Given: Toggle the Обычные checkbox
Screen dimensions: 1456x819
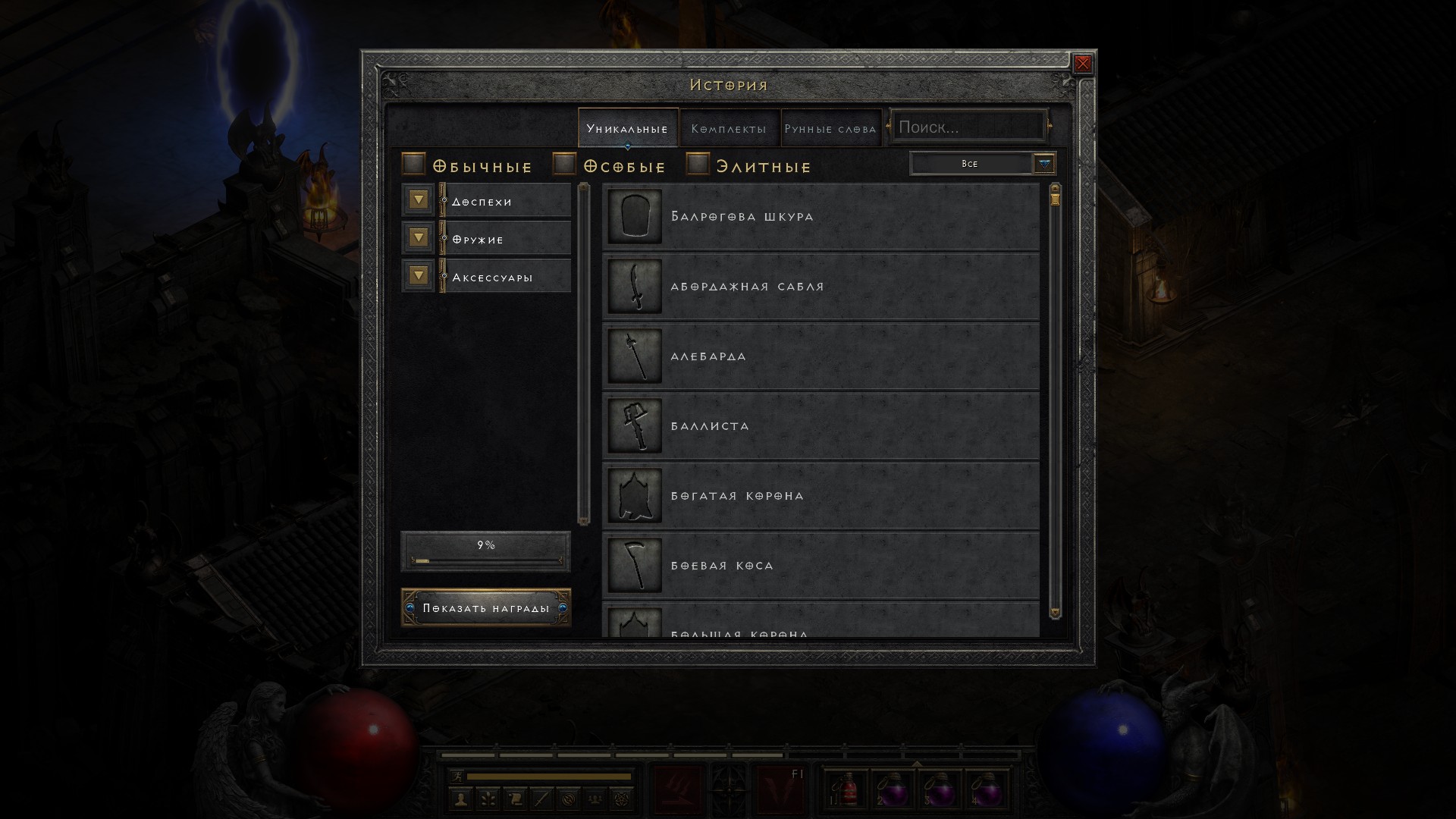Looking at the screenshot, I should pos(413,164).
